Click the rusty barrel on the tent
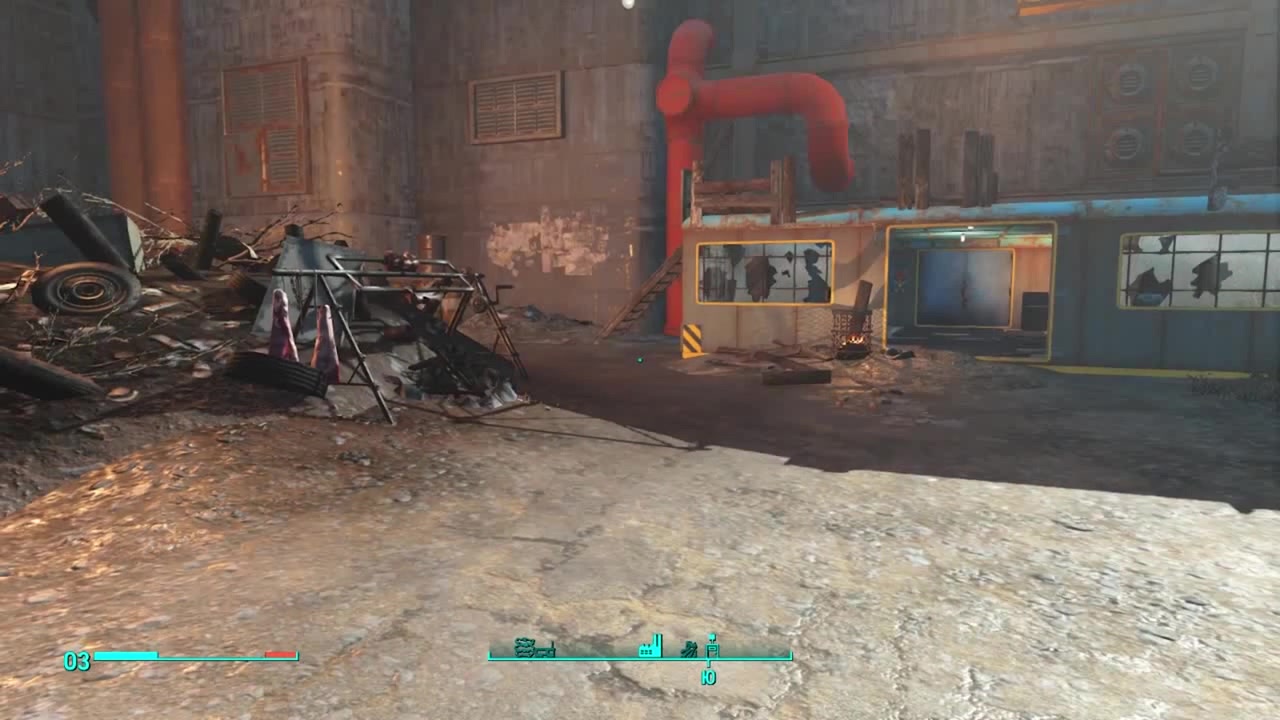The width and height of the screenshot is (1280, 720). pos(432,250)
